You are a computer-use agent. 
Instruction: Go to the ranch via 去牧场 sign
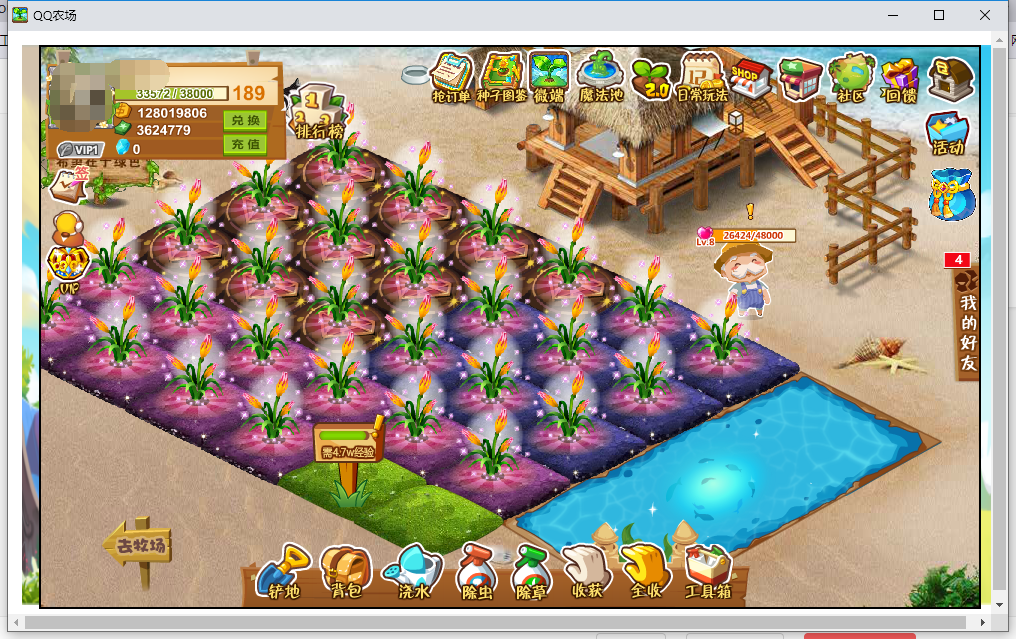pos(137,547)
